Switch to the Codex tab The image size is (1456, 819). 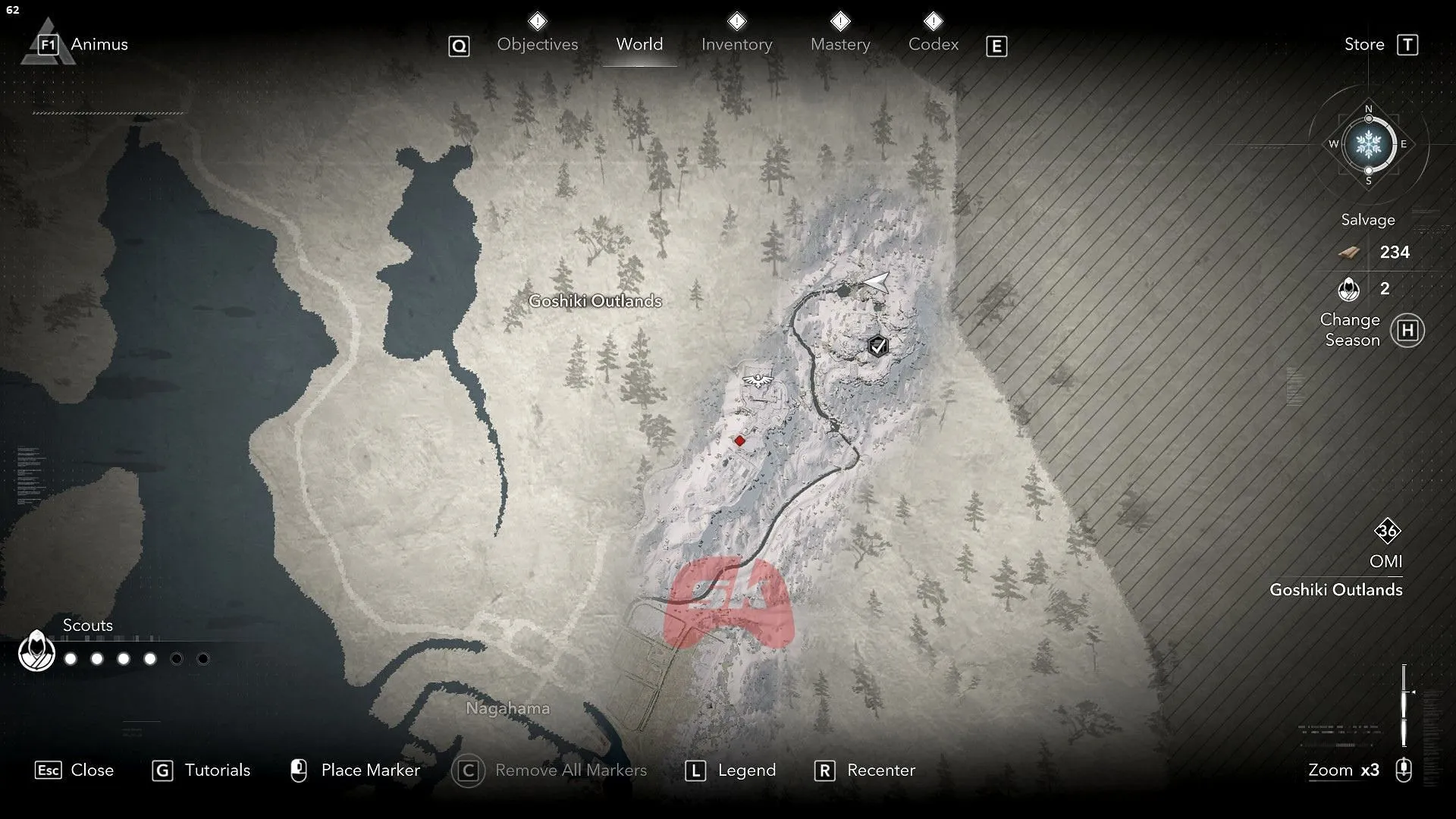[x=933, y=44]
